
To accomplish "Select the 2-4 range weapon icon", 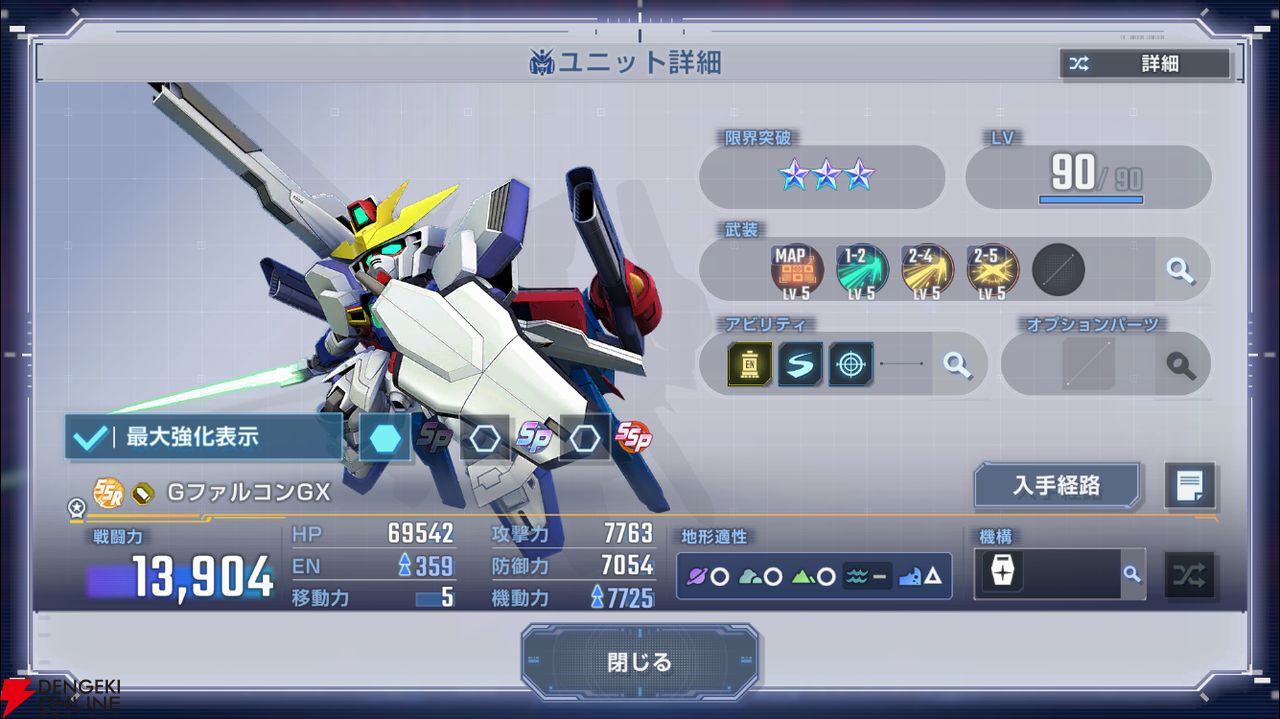I will (927, 268).
